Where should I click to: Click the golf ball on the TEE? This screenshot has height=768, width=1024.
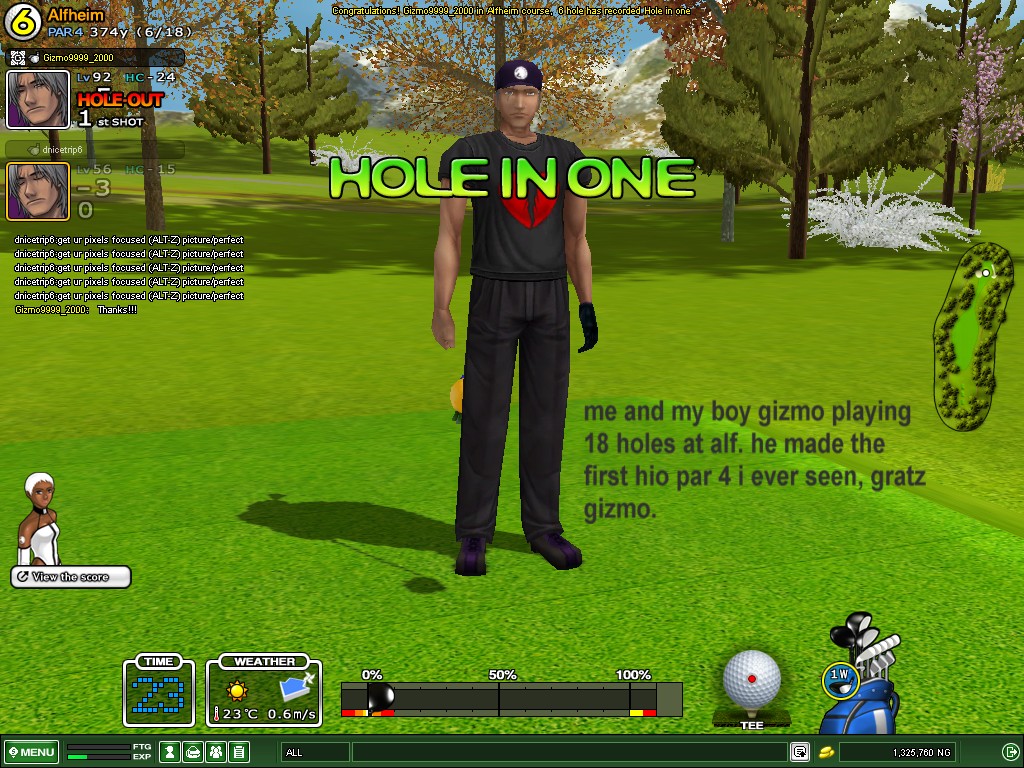pyautogui.click(x=751, y=678)
